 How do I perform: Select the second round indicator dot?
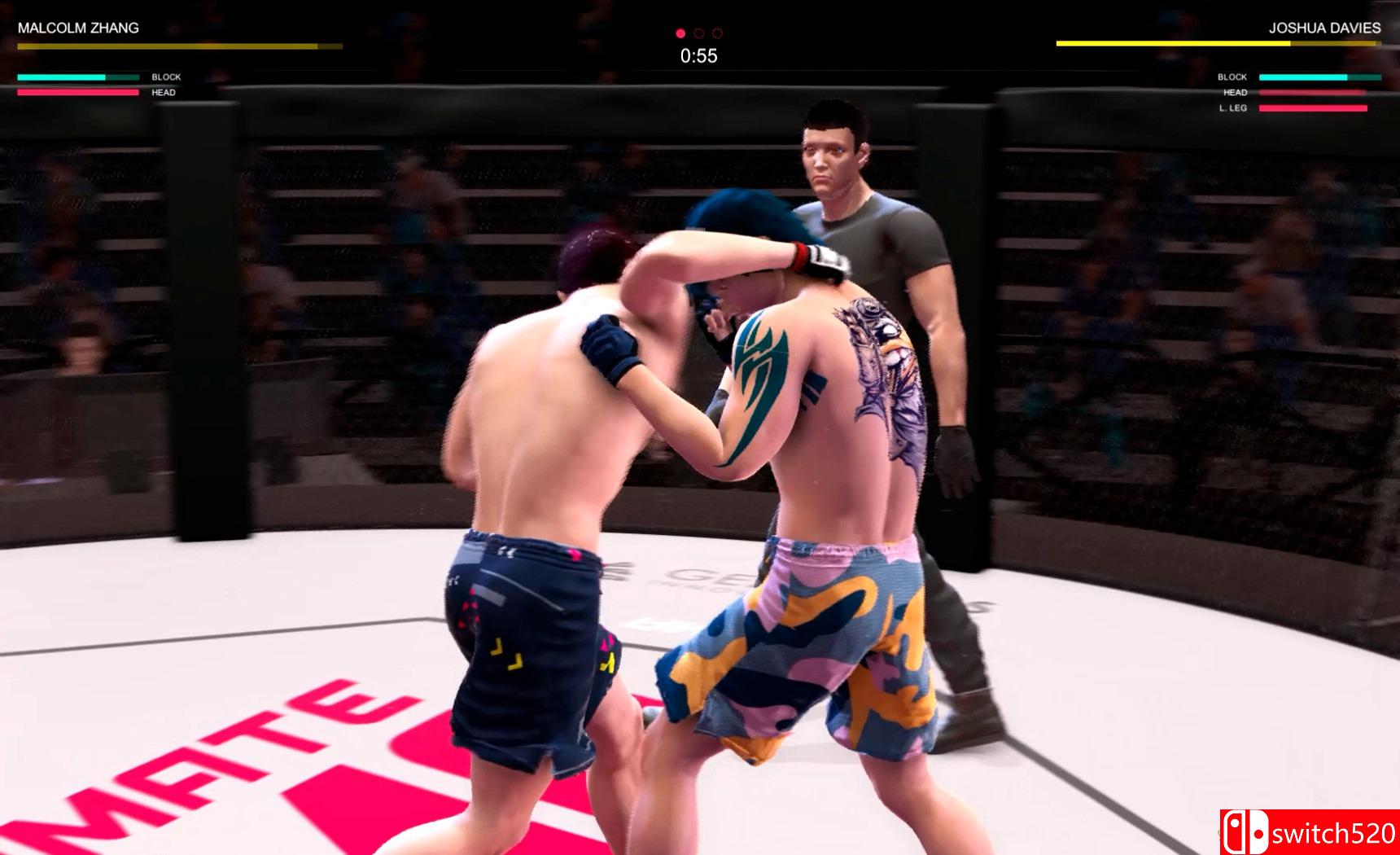point(698,33)
